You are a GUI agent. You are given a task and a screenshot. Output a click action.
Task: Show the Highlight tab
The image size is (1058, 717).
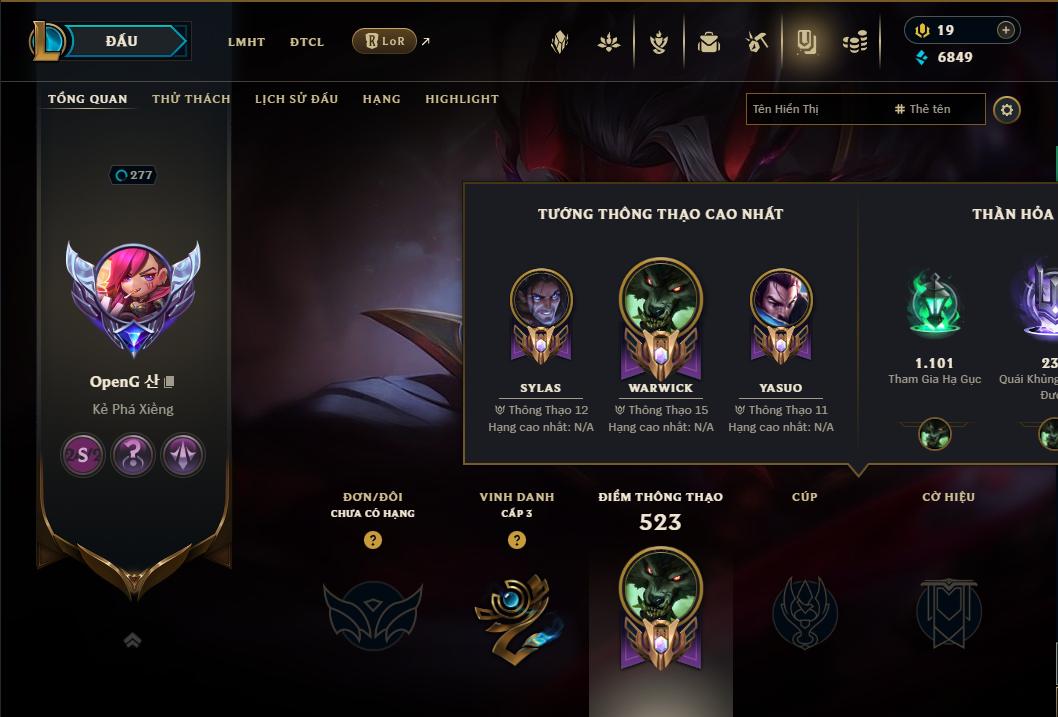(461, 99)
